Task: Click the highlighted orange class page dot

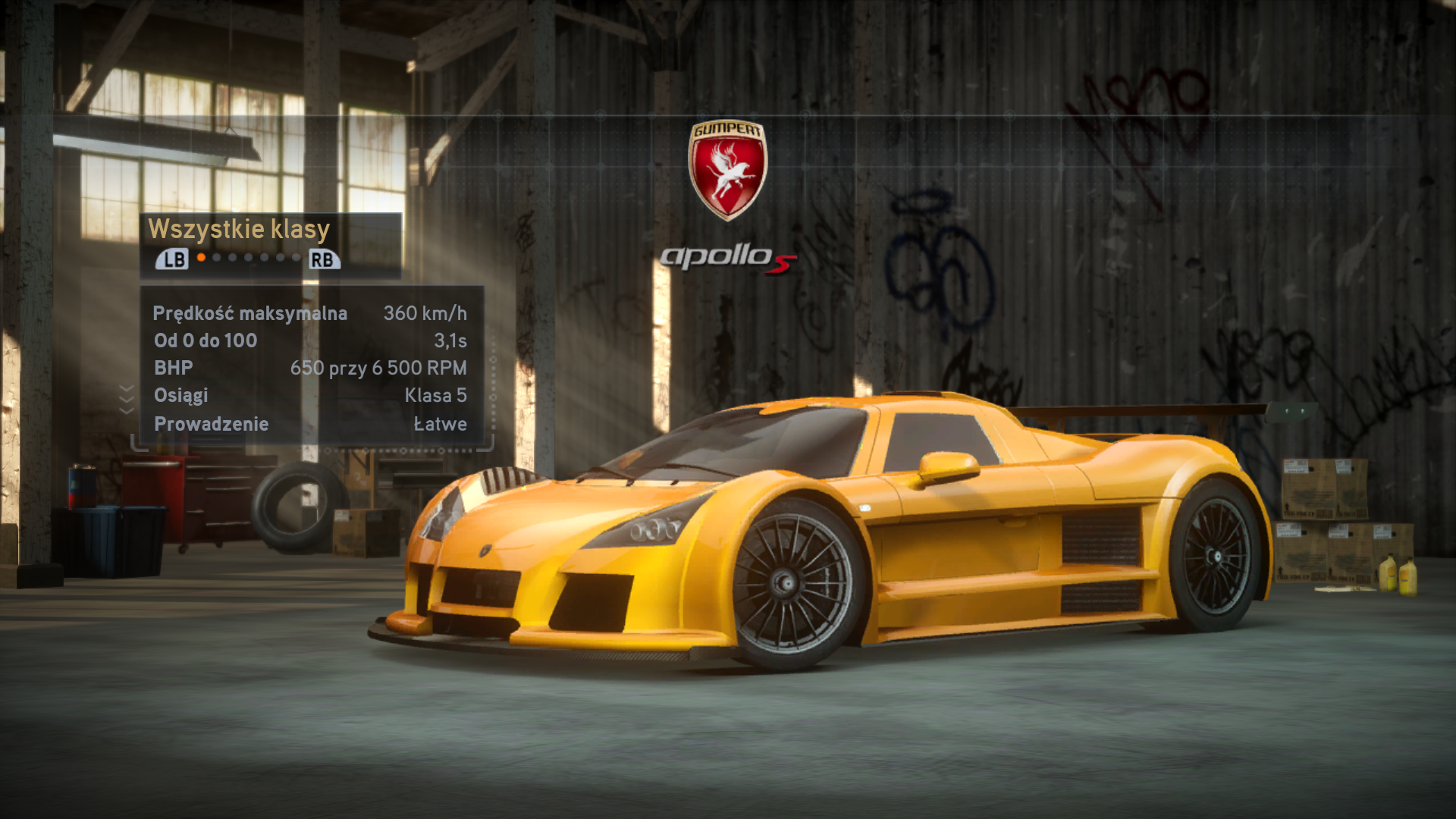Action: (x=201, y=258)
